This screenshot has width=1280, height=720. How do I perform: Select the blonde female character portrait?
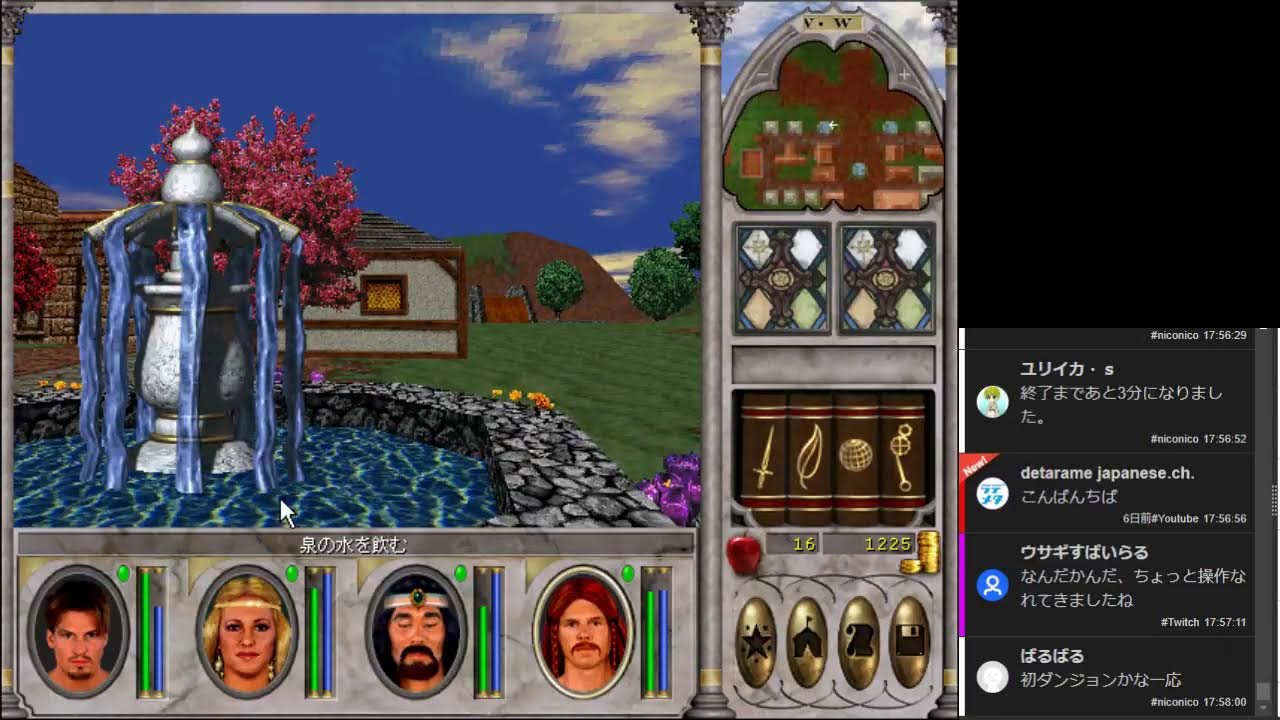pyautogui.click(x=245, y=630)
